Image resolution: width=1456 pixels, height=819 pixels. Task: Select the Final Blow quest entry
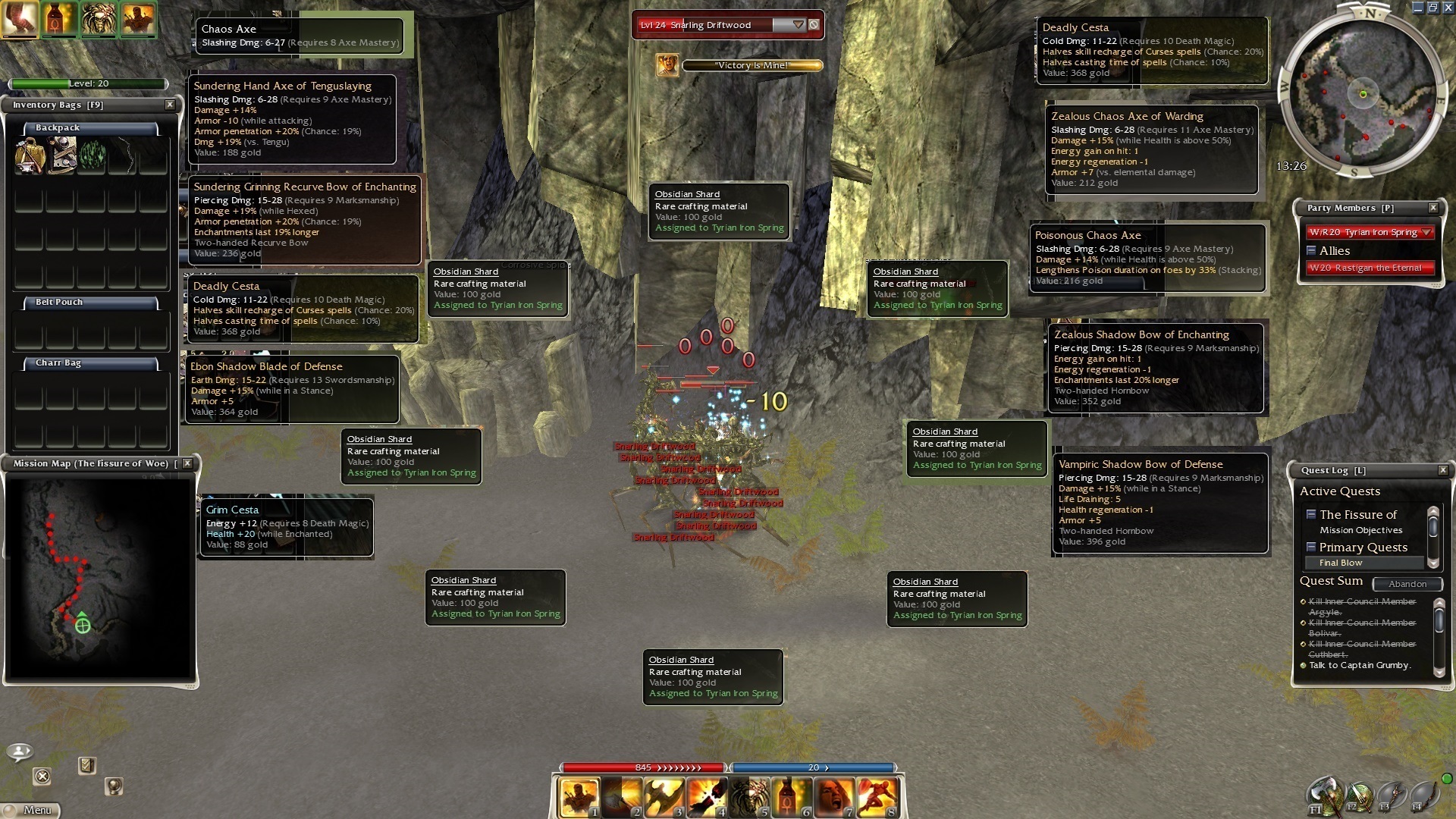1341,563
